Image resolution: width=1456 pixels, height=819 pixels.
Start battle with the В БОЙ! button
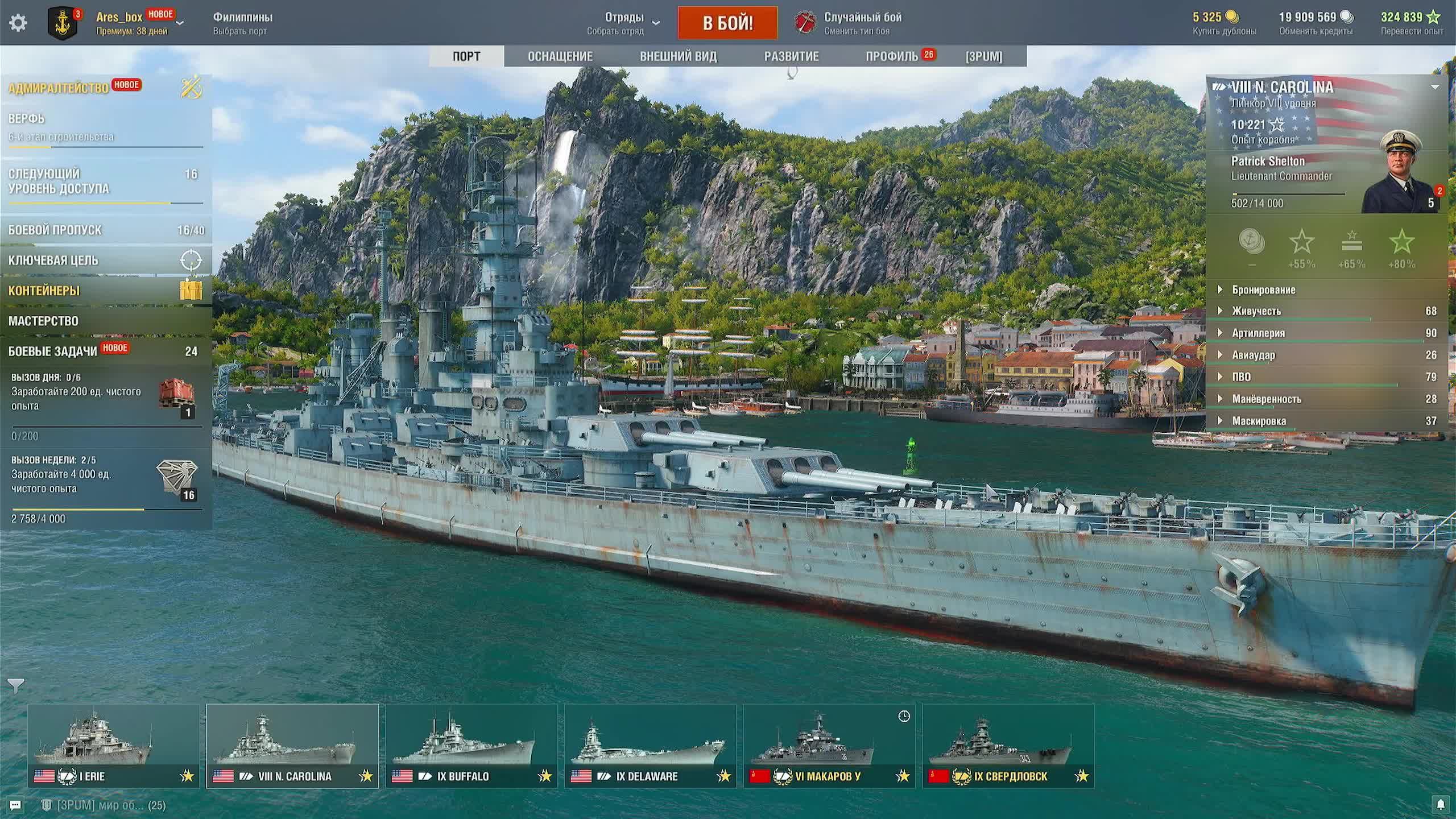click(x=727, y=23)
